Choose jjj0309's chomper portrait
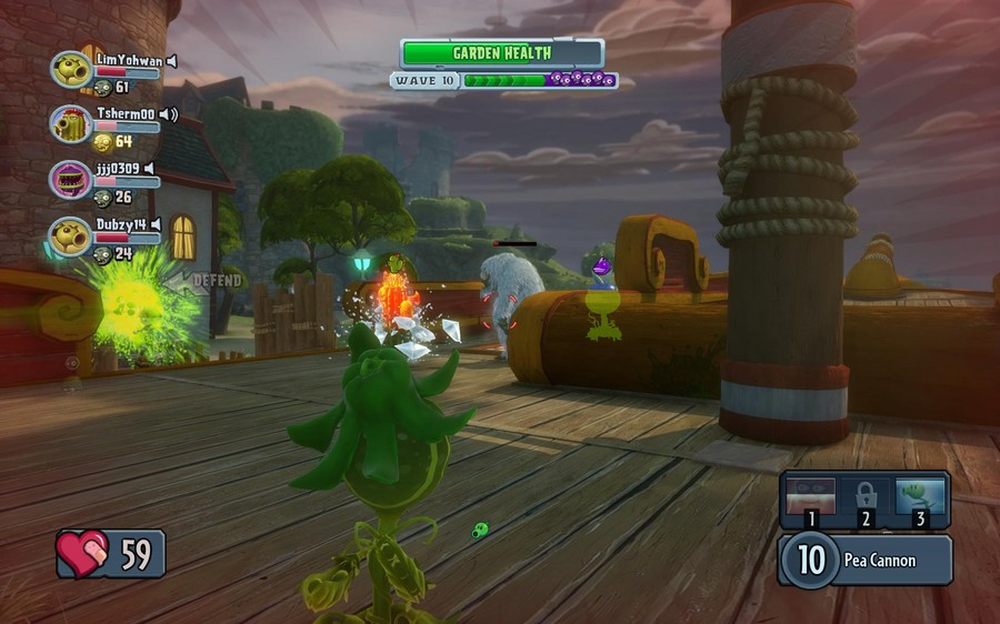Image resolution: width=1000 pixels, height=624 pixels. [71, 180]
